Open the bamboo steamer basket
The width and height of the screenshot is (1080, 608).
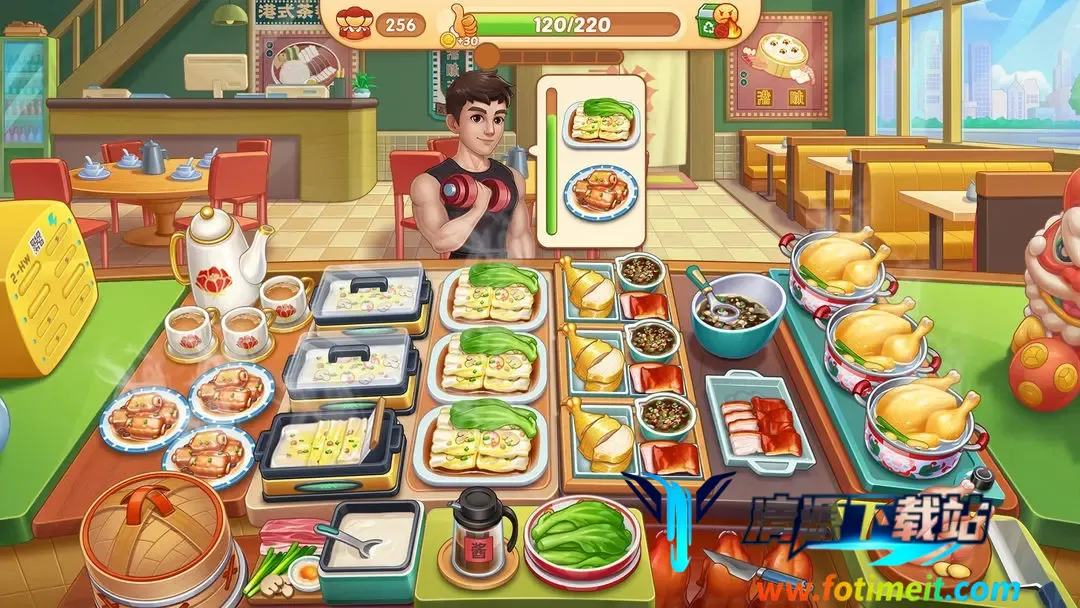point(153,532)
